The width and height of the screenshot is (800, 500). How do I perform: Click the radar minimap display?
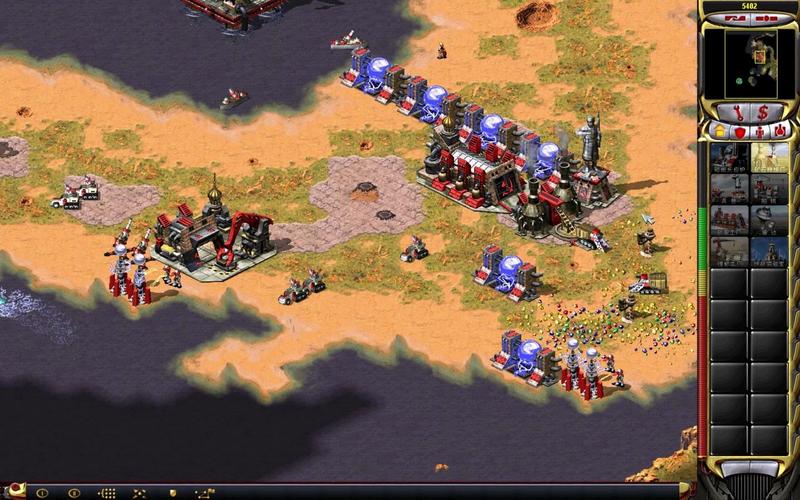pos(749,63)
